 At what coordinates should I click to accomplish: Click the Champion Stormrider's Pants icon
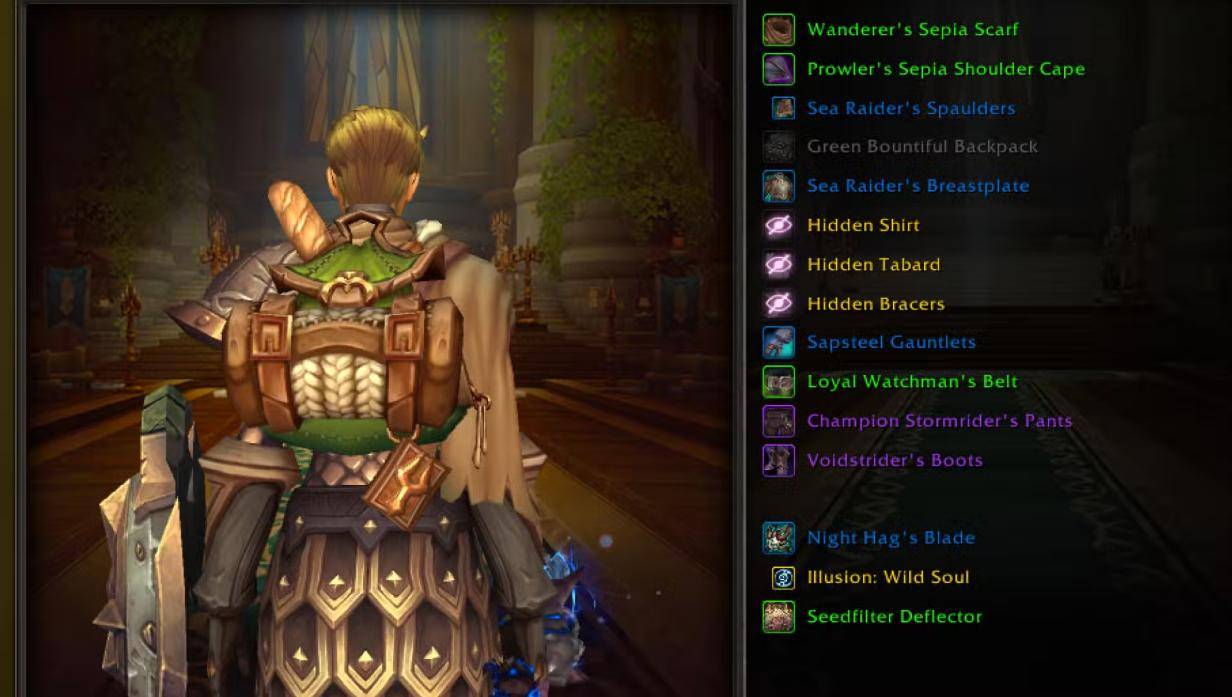coord(778,421)
